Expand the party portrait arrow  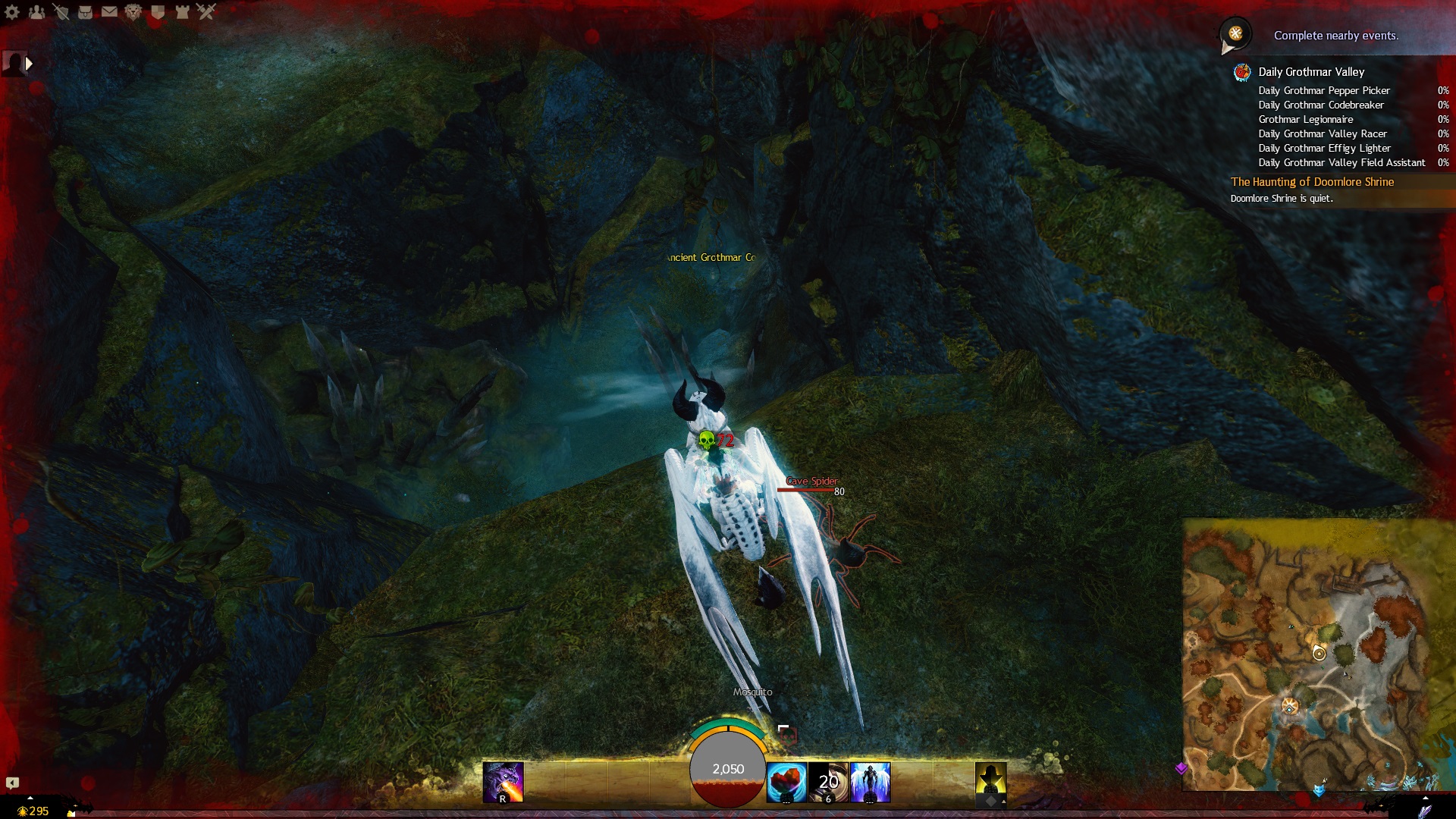(29, 64)
